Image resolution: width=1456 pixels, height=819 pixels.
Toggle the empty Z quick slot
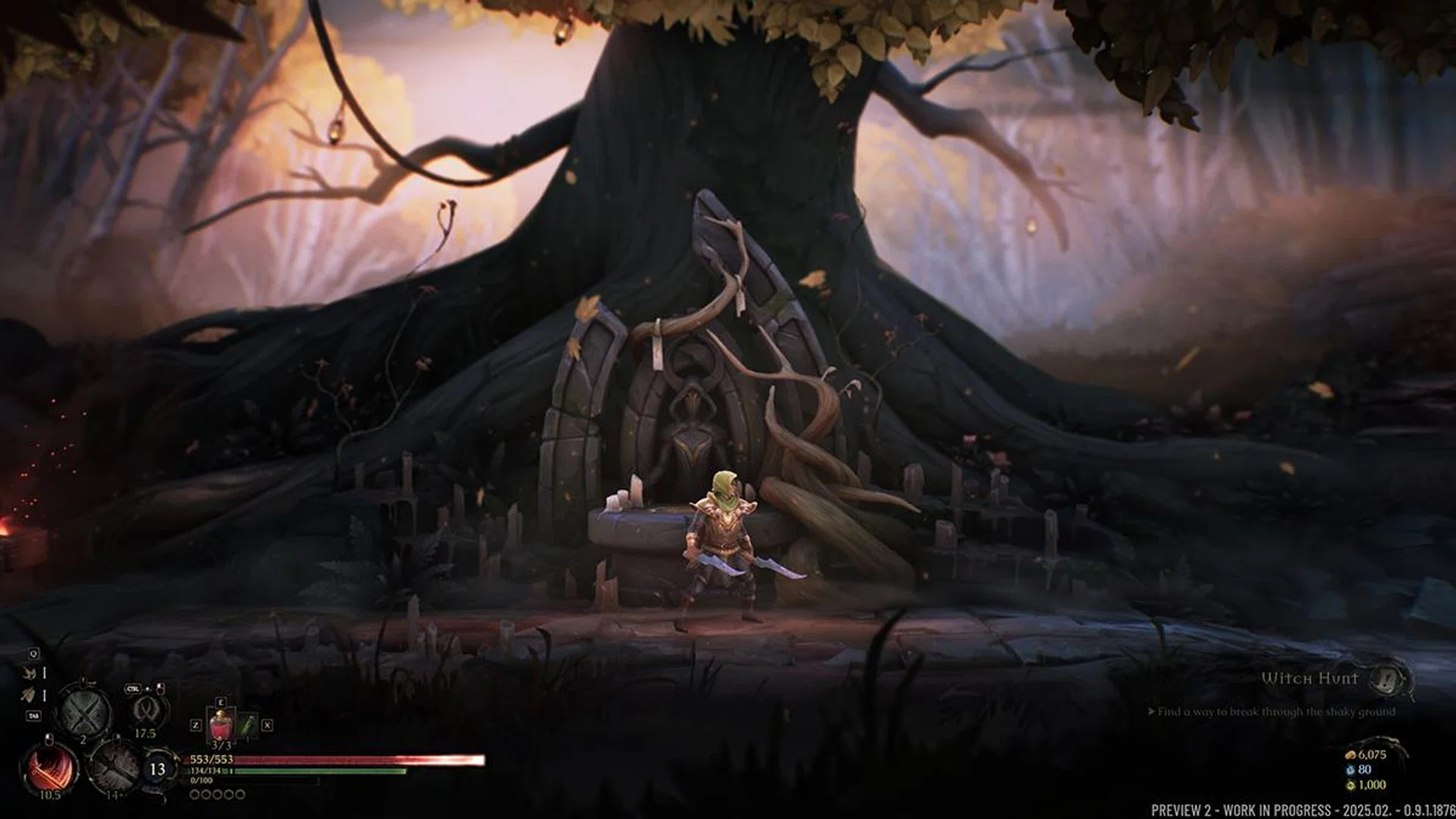coord(196,725)
